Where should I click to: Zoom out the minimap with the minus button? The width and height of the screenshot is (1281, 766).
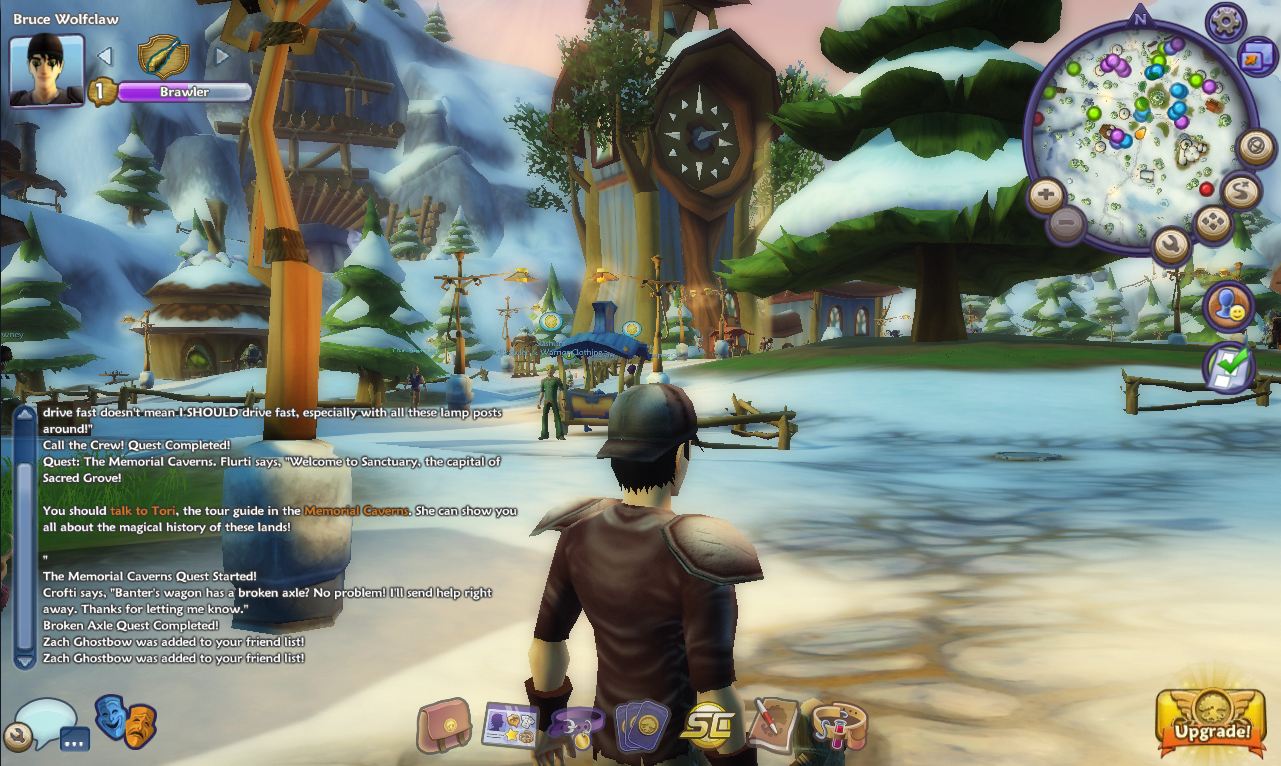(x=1067, y=222)
